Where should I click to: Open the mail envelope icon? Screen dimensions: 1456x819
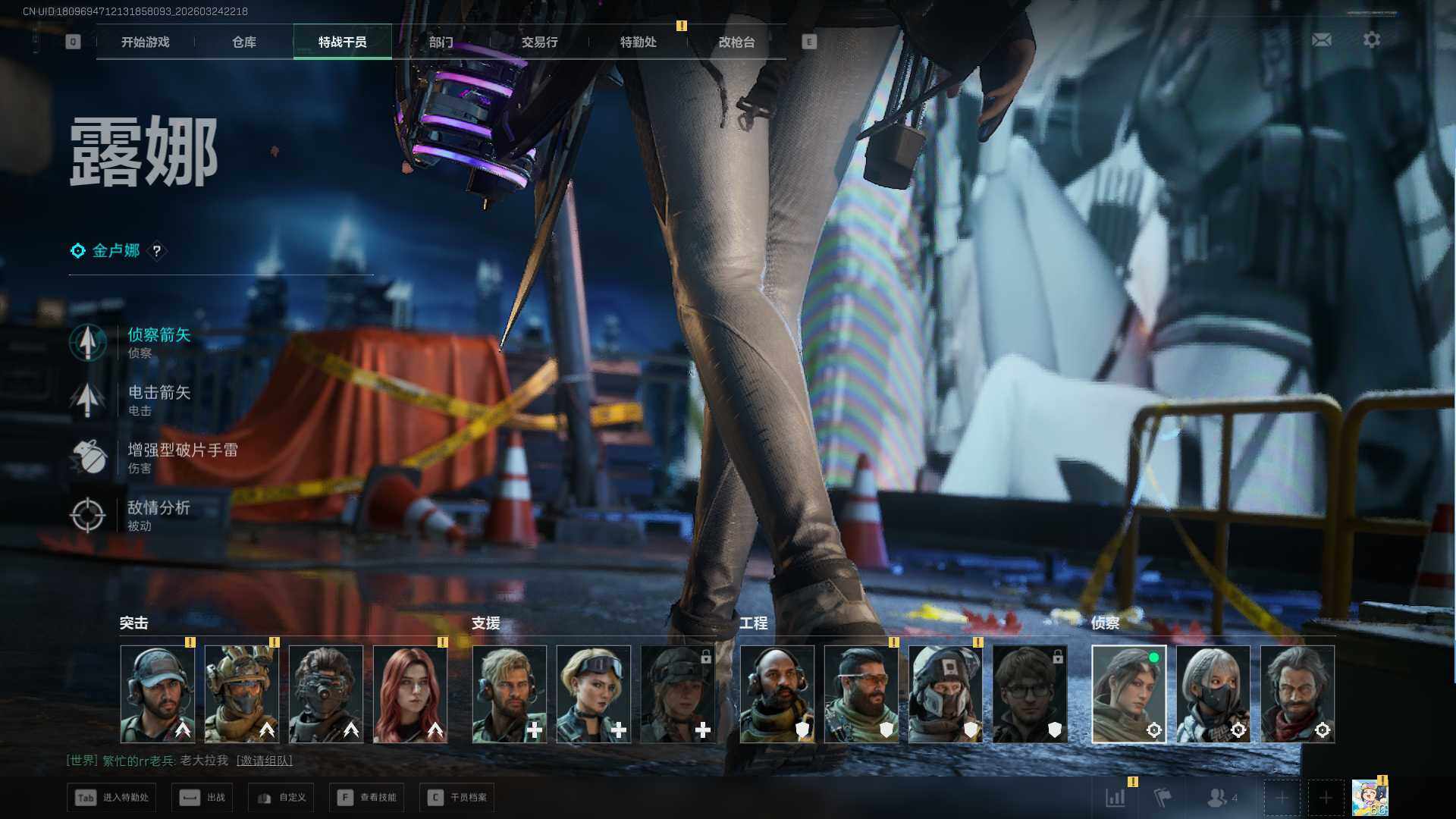point(1322,40)
